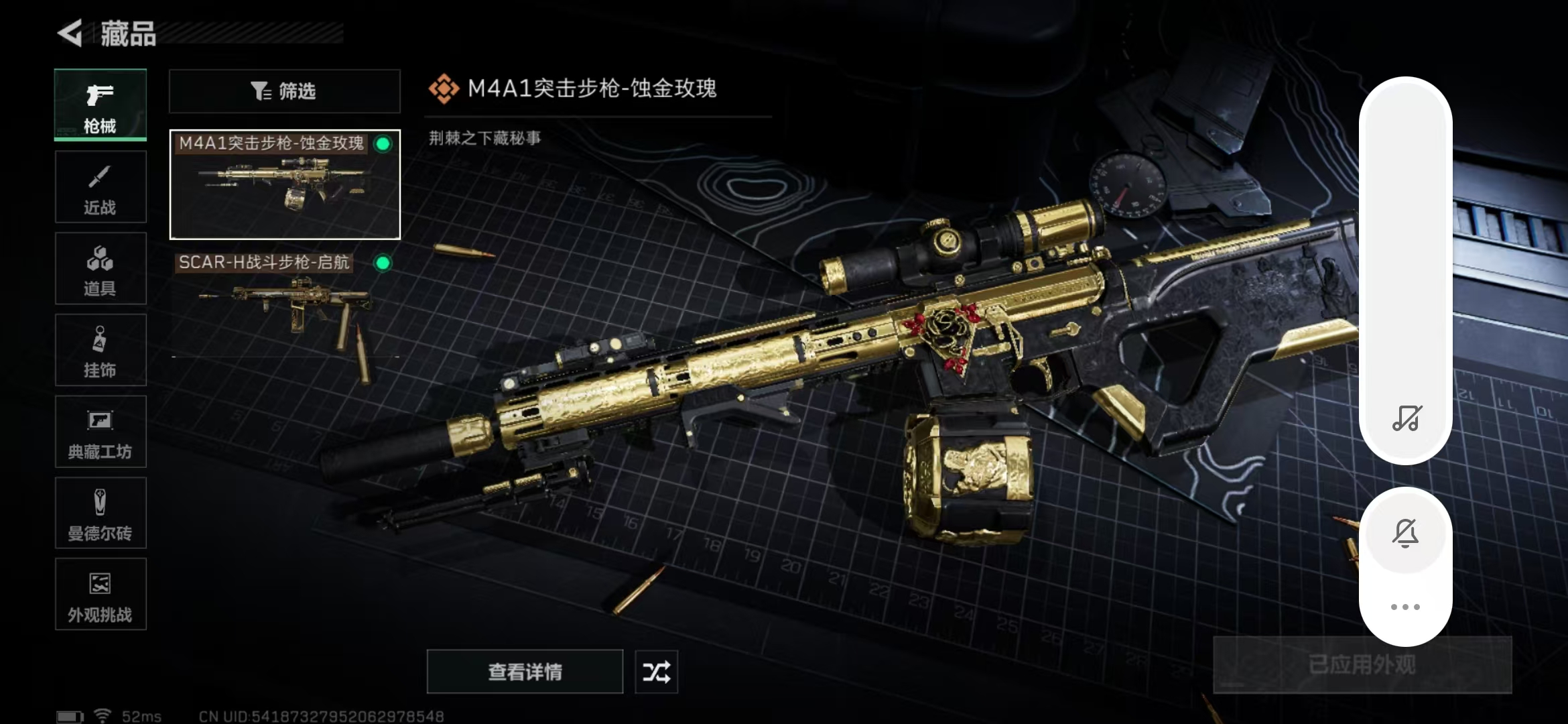Open the 近战 melee category

point(101,187)
